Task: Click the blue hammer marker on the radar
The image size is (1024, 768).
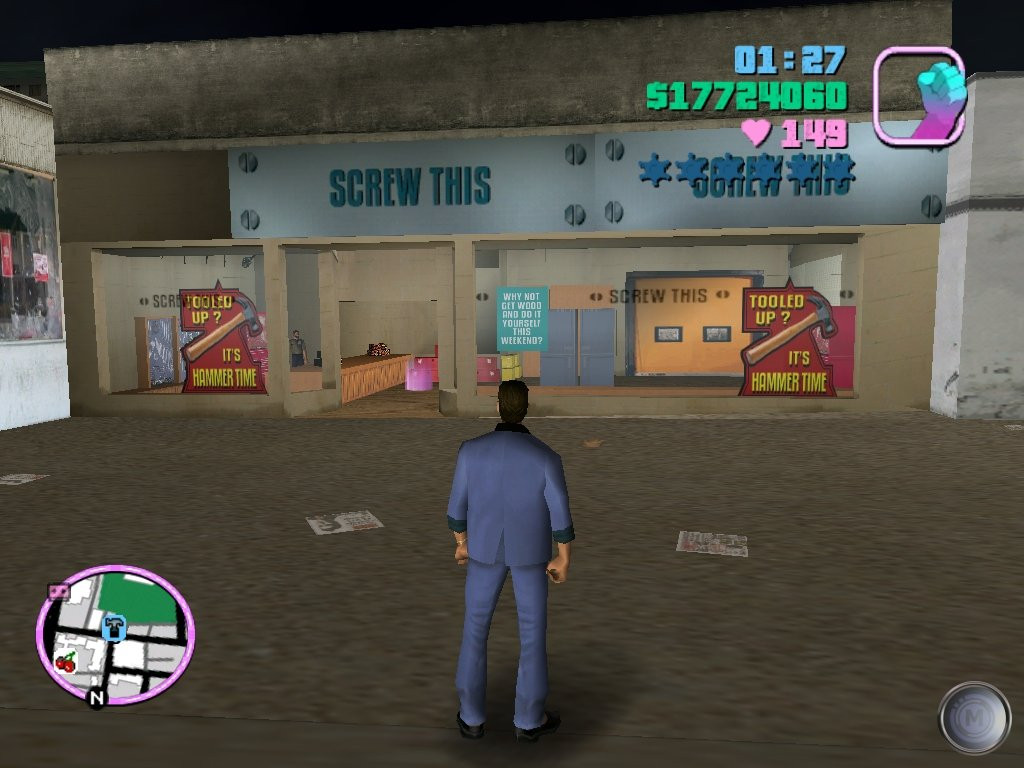Action: point(113,628)
